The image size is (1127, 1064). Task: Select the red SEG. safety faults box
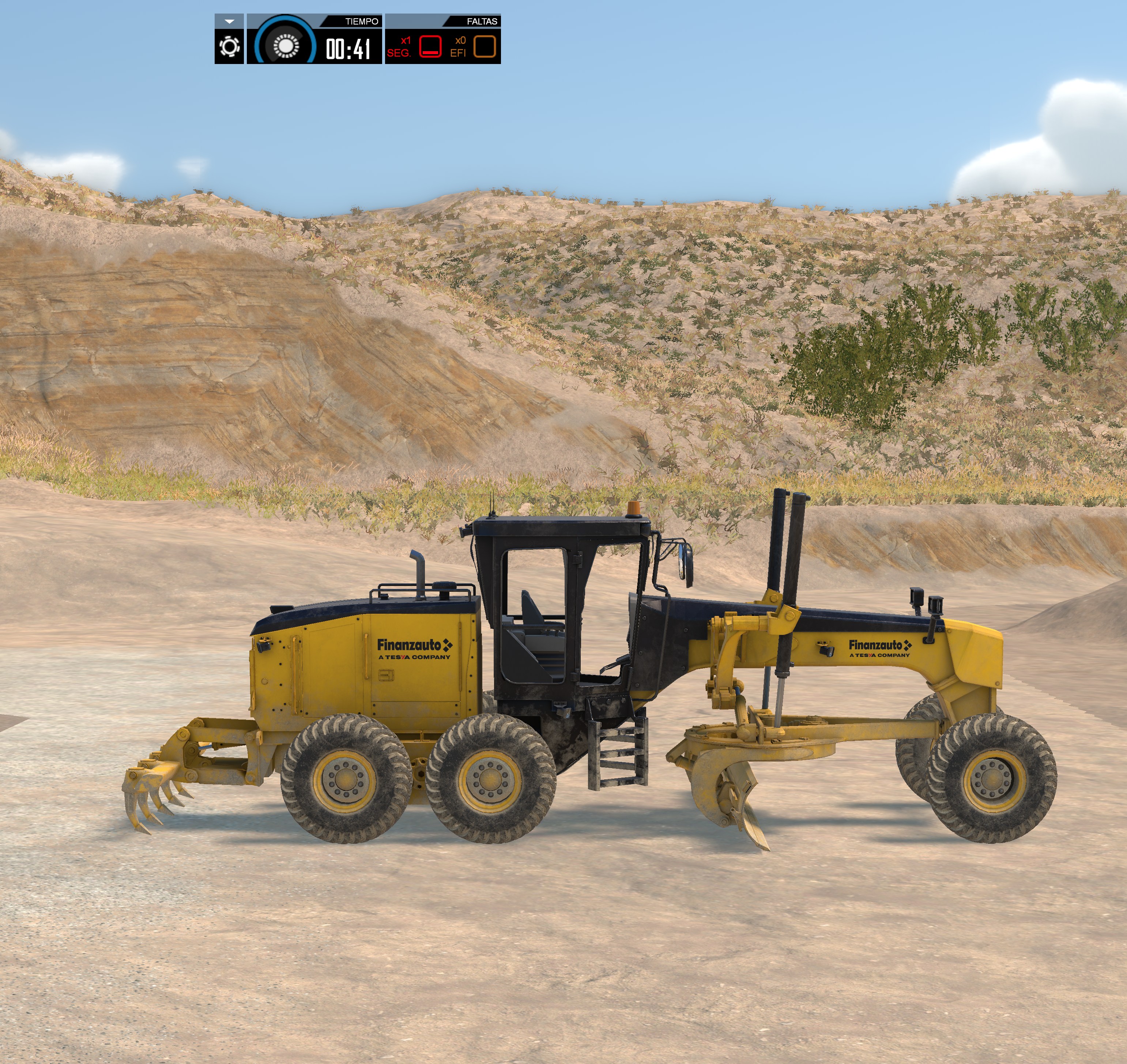pos(430,46)
